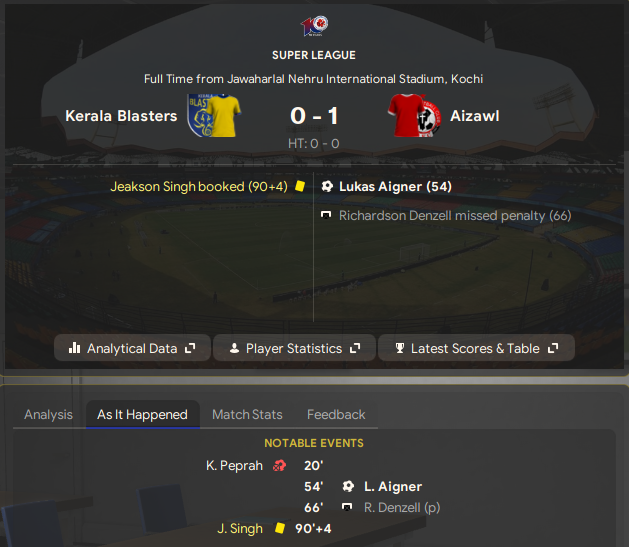The height and width of the screenshot is (547, 629).
Task: Switch to the Feedback tab
Action: 336,414
